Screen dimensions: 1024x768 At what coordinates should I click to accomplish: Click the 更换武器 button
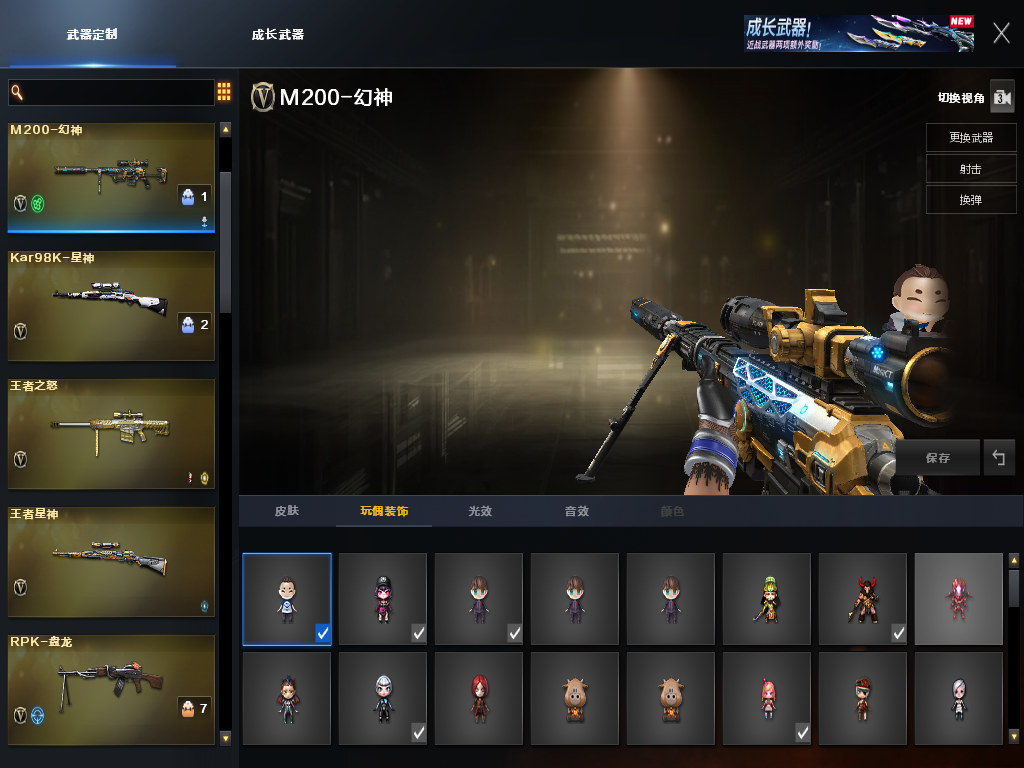970,137
